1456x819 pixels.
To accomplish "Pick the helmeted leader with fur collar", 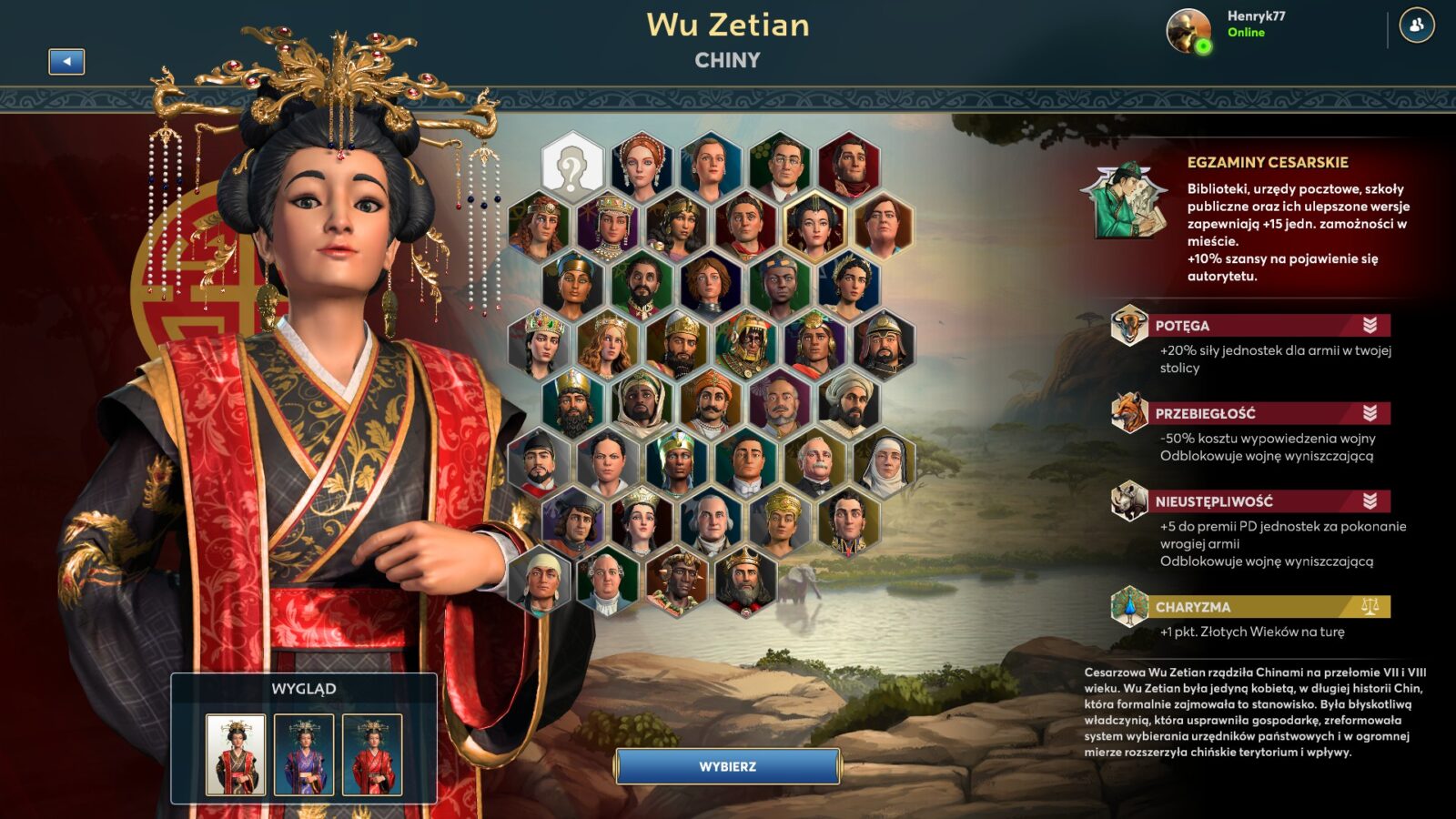I will [x=884, y=344].
